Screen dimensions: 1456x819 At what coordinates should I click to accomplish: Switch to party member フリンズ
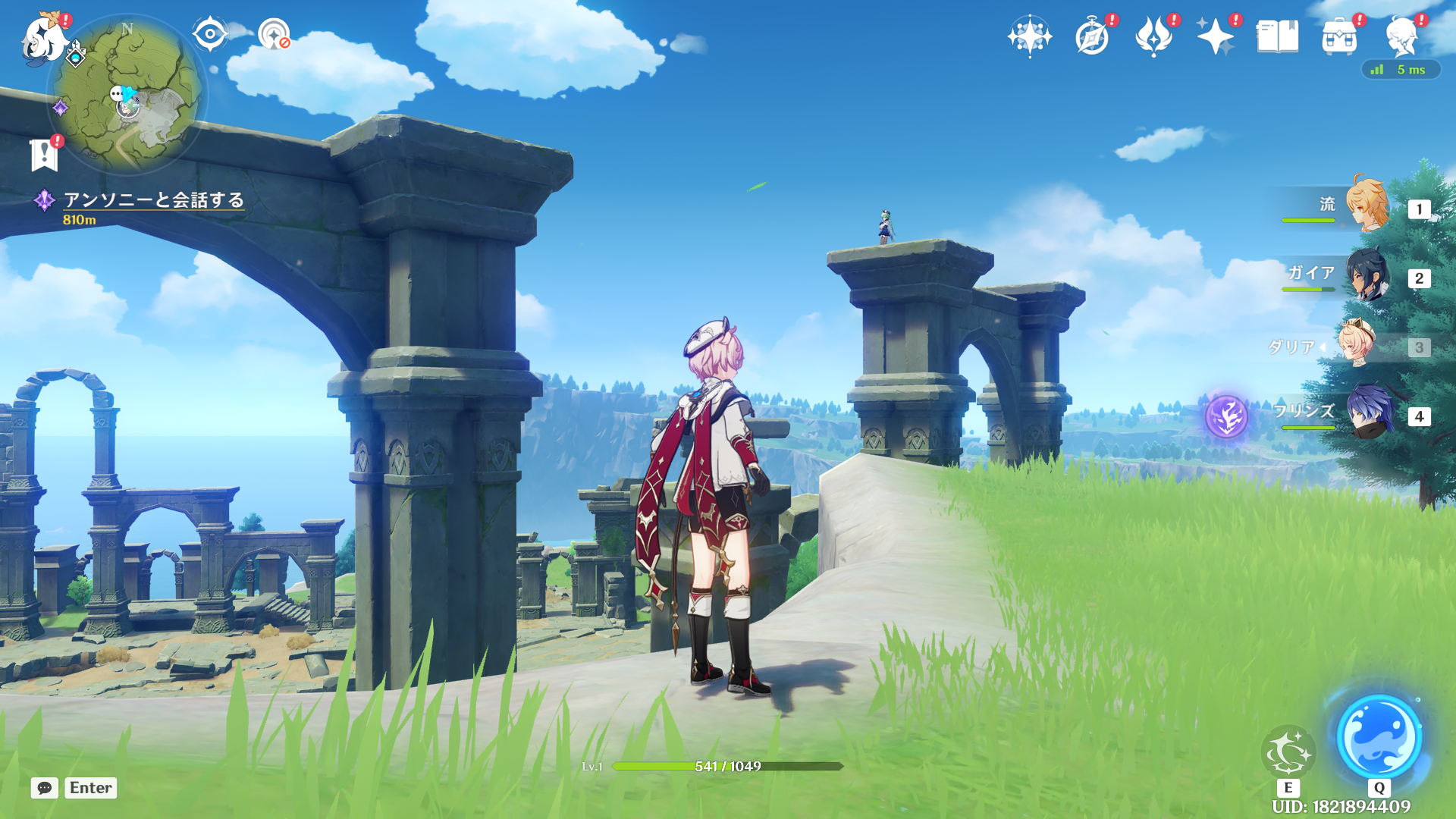tap(1370, 413)
